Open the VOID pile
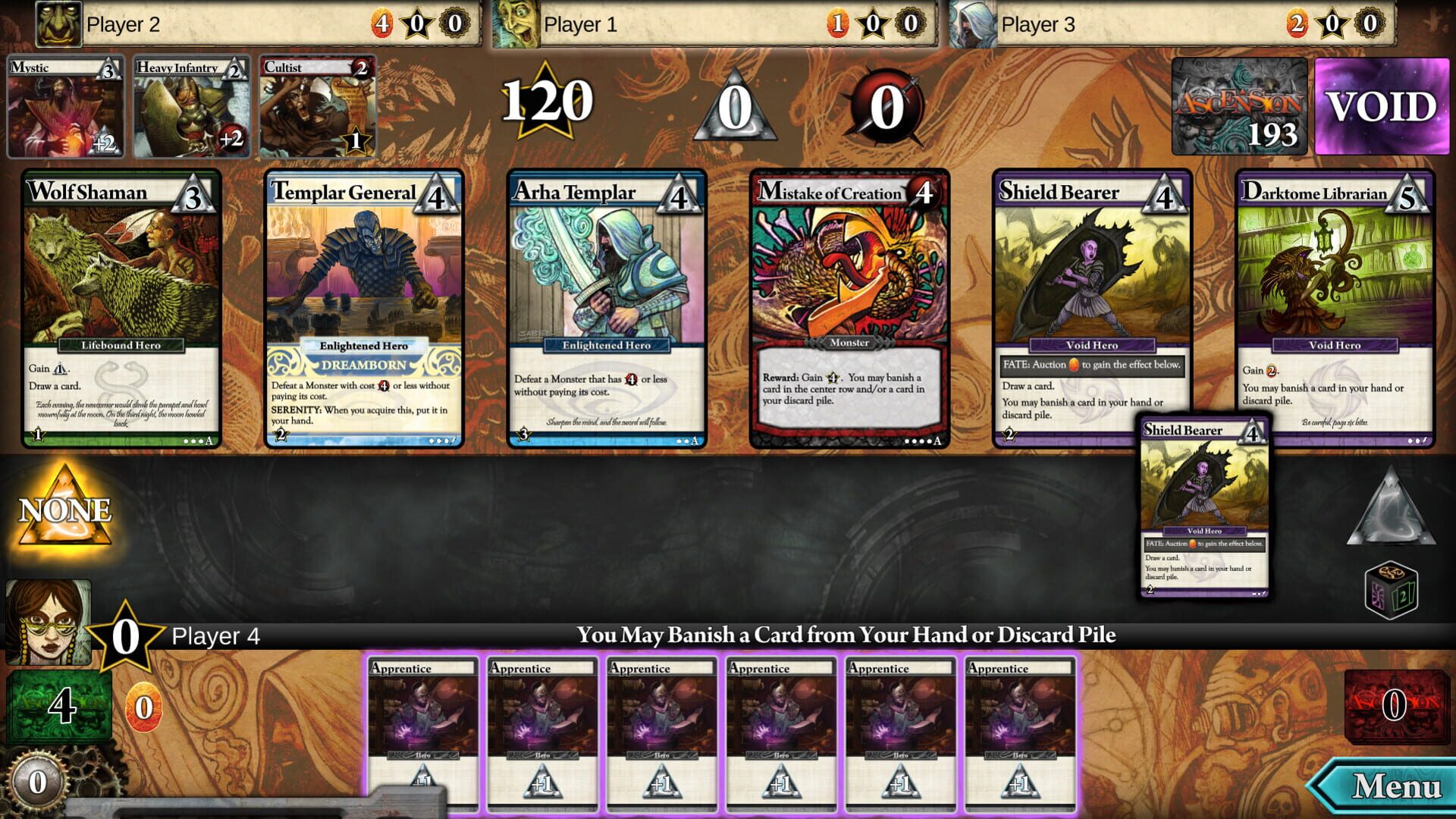1456x819 pixels. (1380, 106)
